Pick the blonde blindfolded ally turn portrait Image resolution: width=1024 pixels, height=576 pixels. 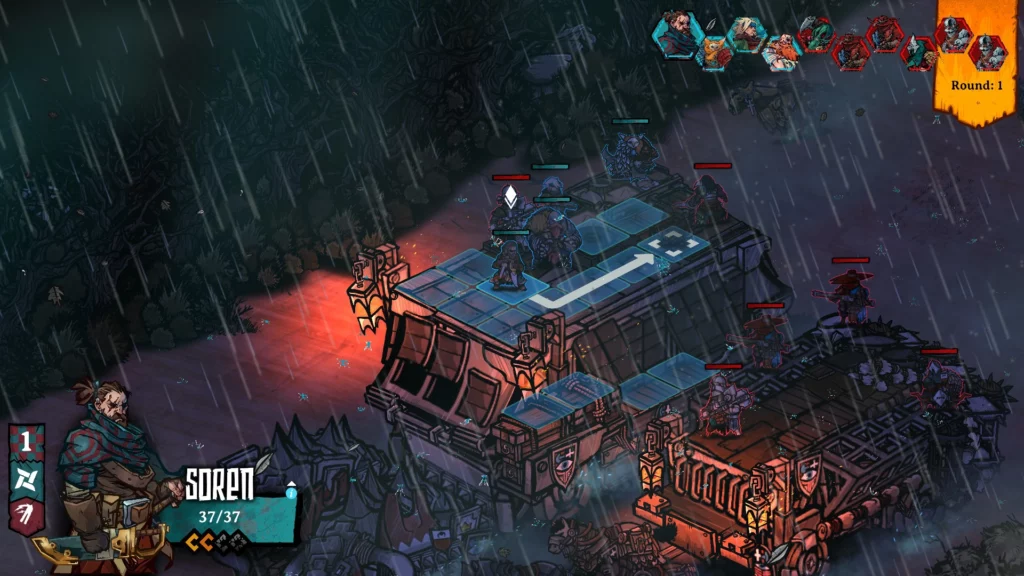[x=747, y=34]
